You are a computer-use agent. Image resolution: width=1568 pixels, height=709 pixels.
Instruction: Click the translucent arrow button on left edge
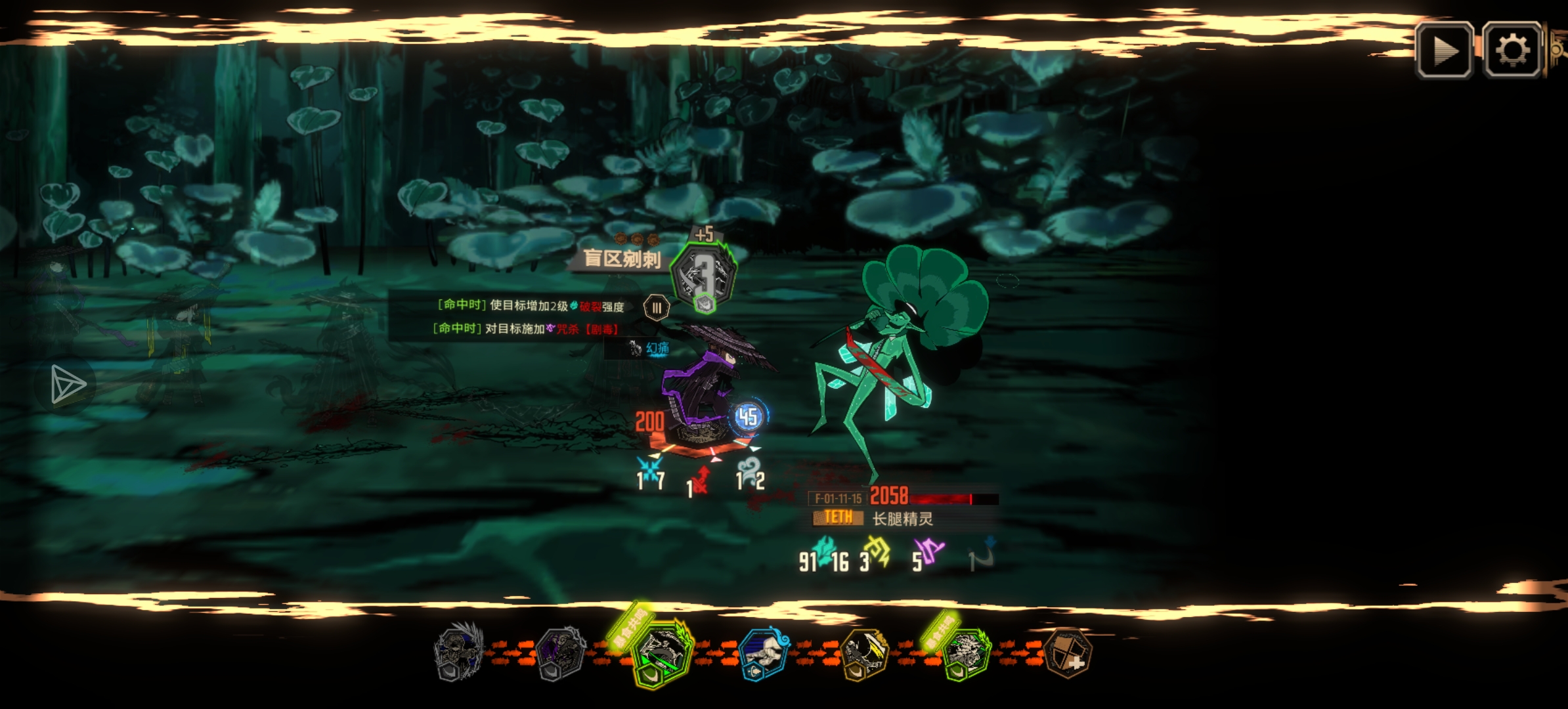pyautogui.click(x=67, y=385)
